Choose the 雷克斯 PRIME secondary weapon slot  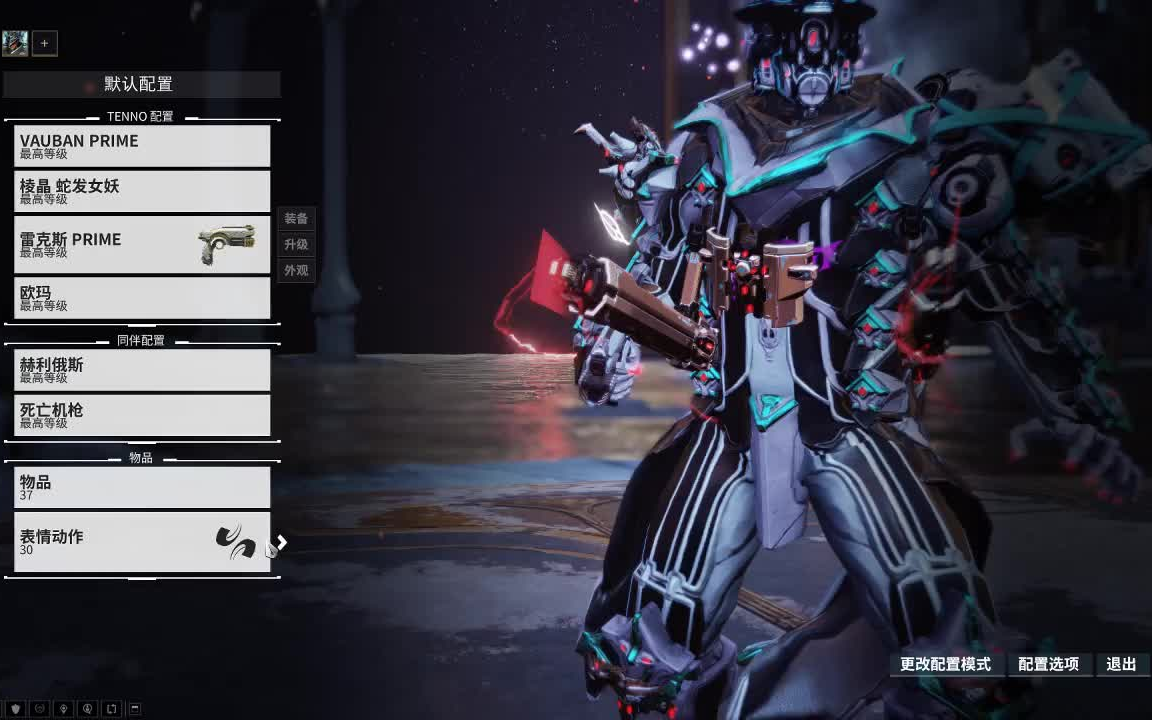point(142,245)
